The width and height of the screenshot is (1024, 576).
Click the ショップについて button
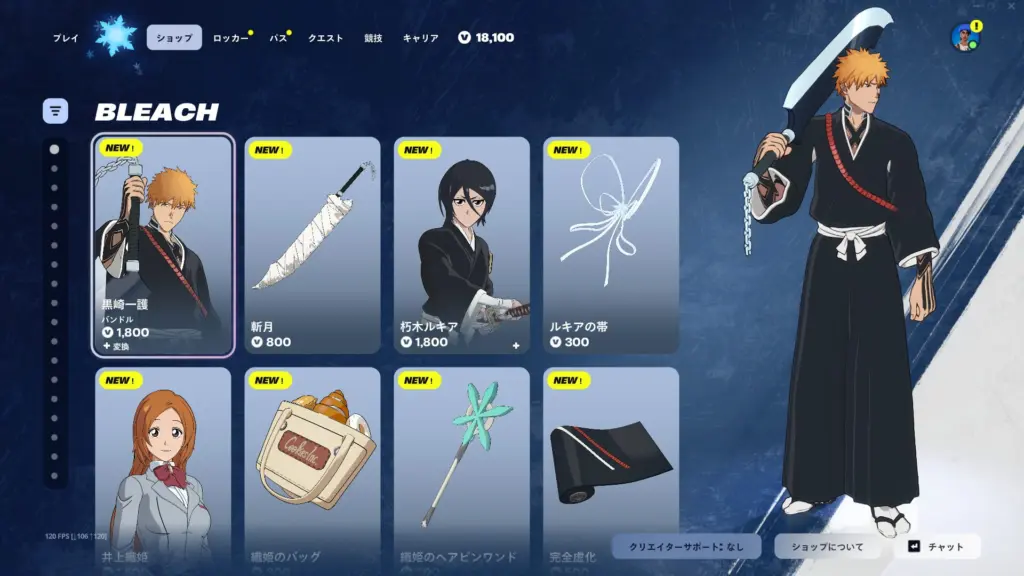[827, 547]
